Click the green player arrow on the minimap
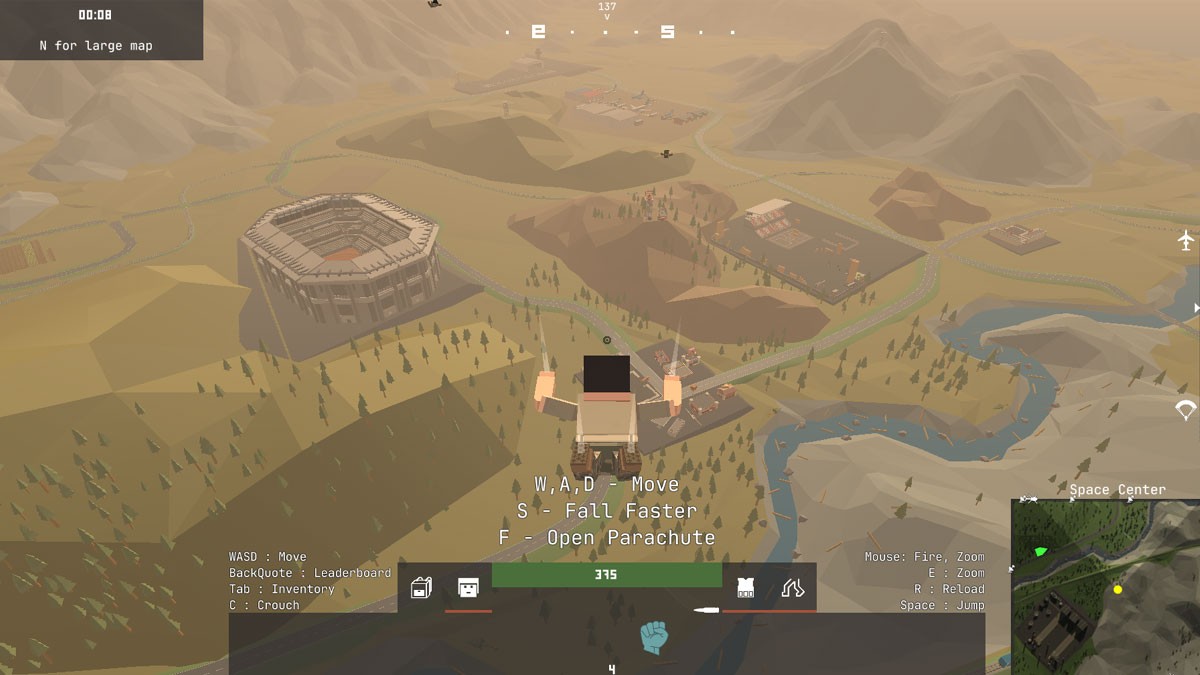Viewport: 1200px width, 675px height. tap(1040, 551)
